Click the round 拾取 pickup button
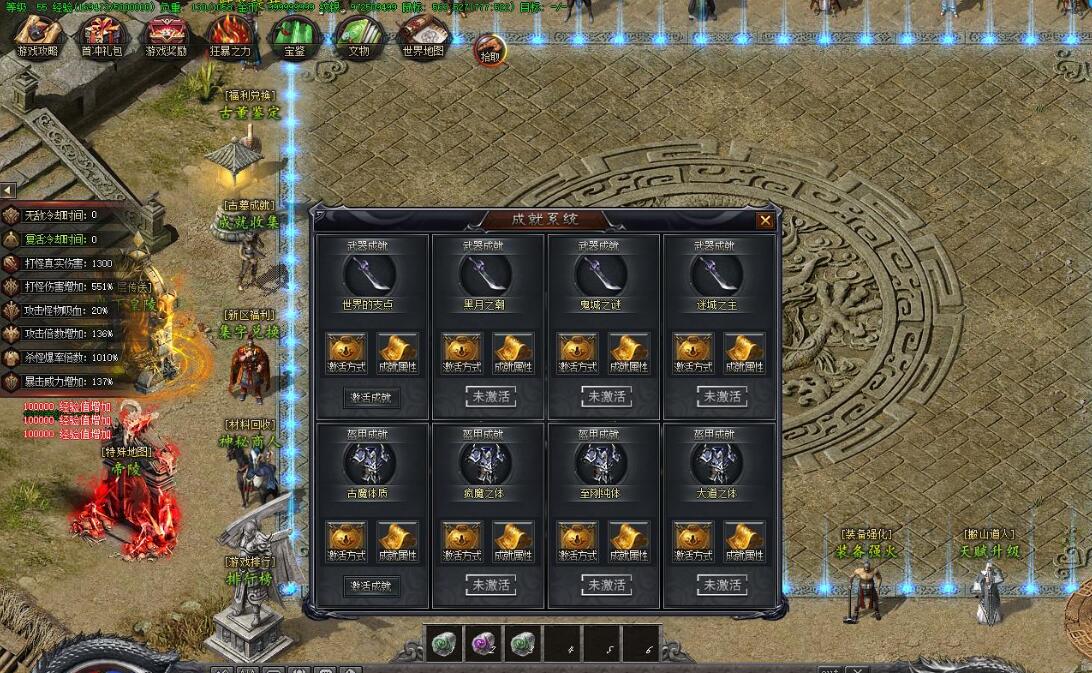The width and height of the screenshot is (1092, 673). tap(490, 49)
